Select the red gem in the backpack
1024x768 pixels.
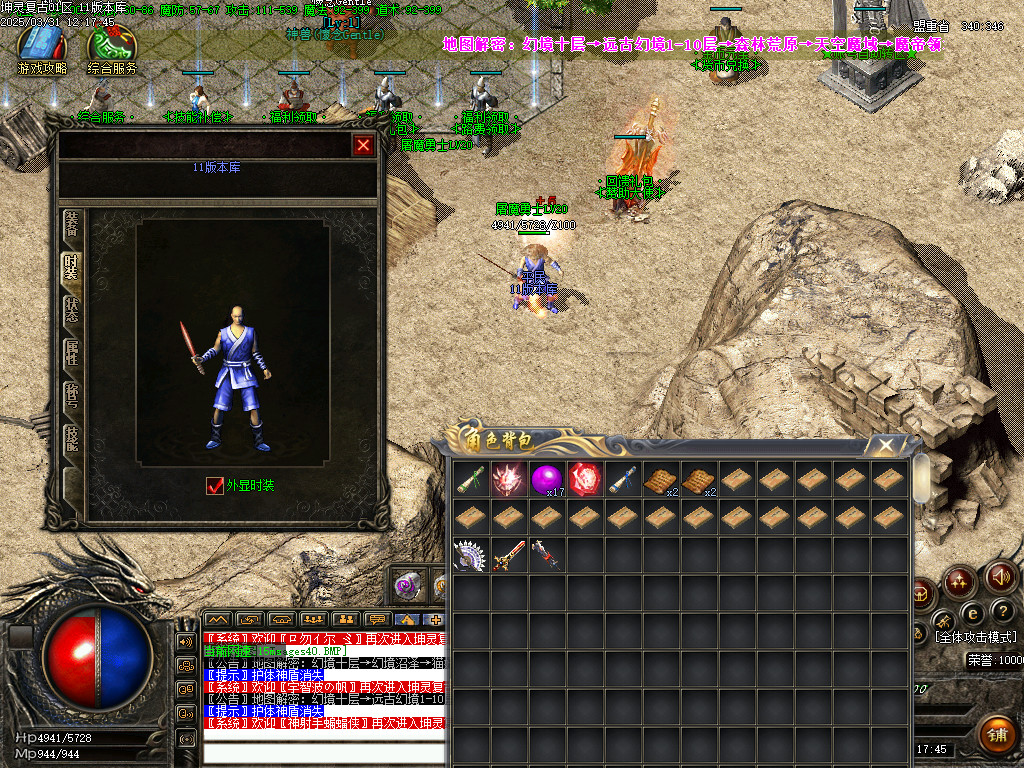pyautogui.click(x=585, y=479)
